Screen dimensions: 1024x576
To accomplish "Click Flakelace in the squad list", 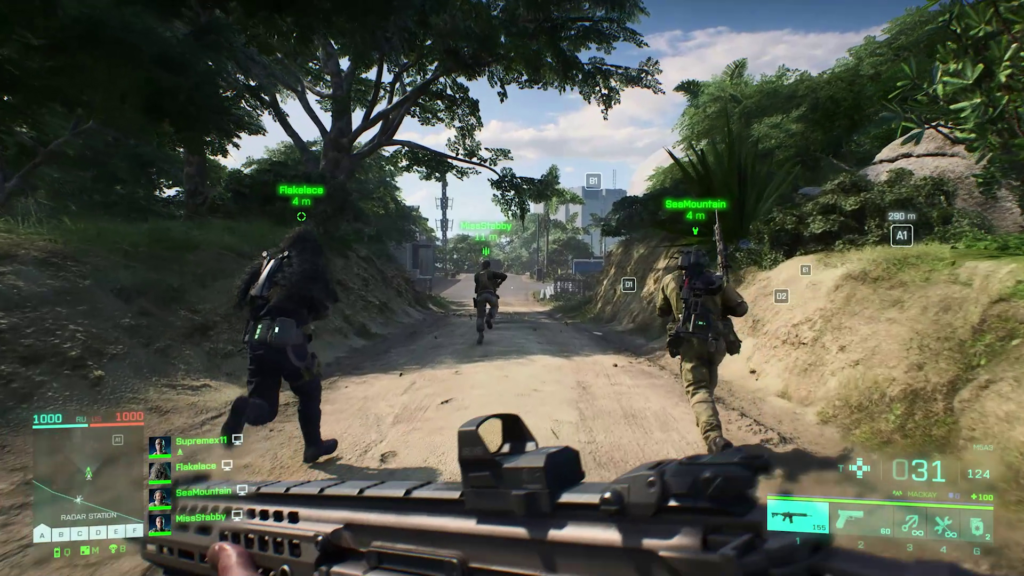I will (x=195, y=466).
